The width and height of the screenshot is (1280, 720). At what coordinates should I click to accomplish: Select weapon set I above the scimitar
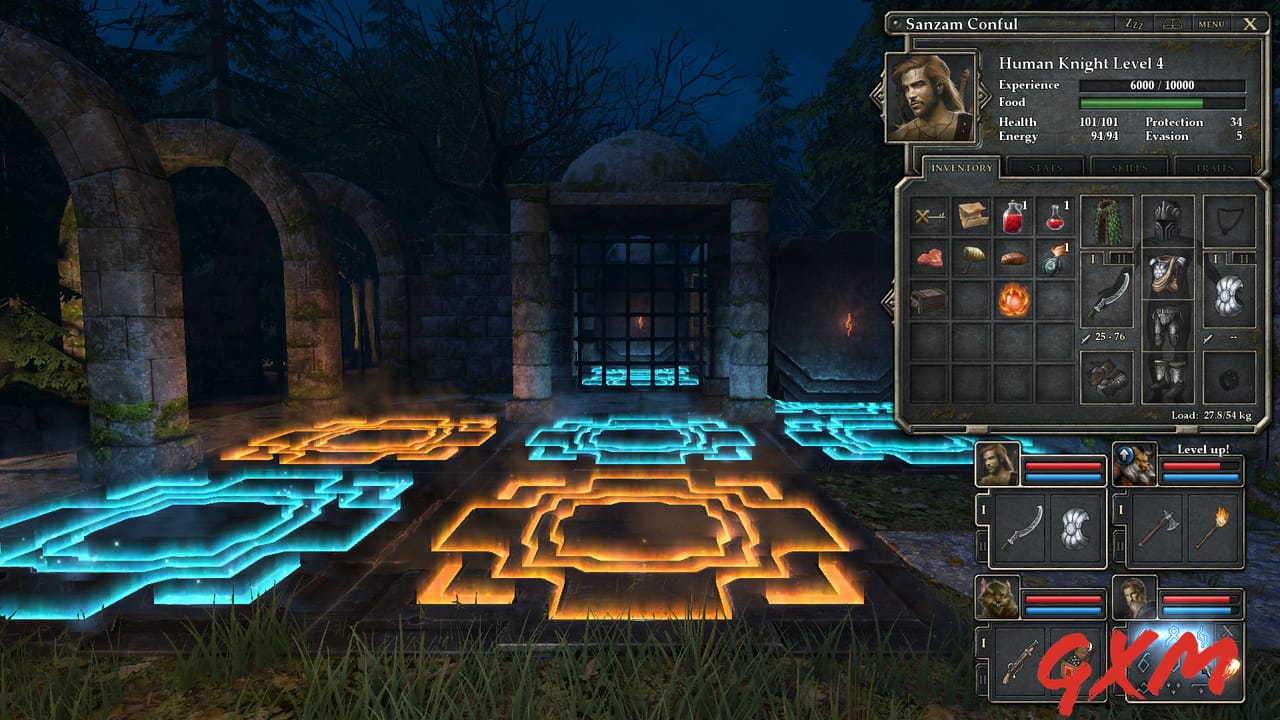[x=1093, y=258]
